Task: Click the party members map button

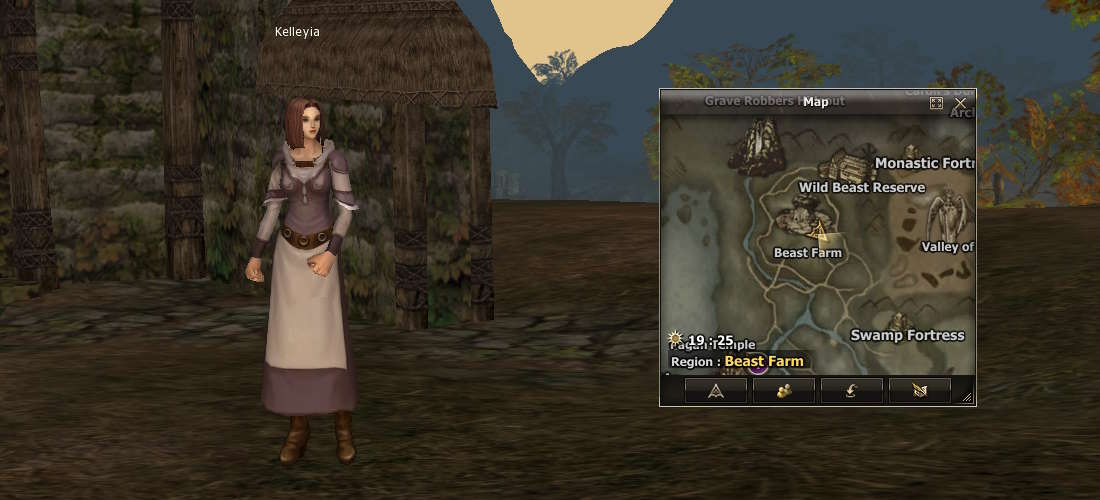Action: pyautogui.click(x=784, y=391)
